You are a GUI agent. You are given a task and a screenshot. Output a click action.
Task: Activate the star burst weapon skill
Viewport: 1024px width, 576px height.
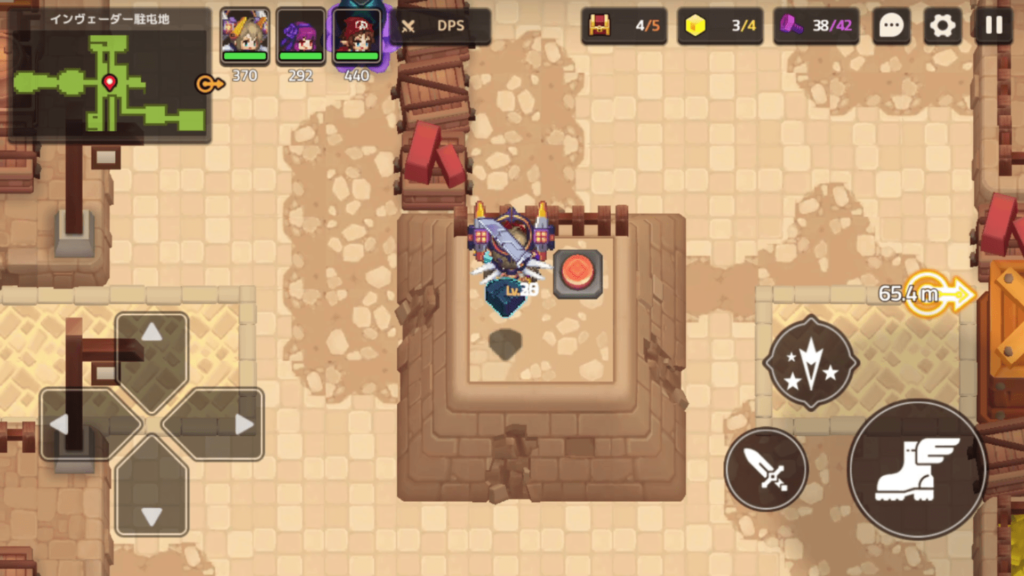(x=810, y=363)
